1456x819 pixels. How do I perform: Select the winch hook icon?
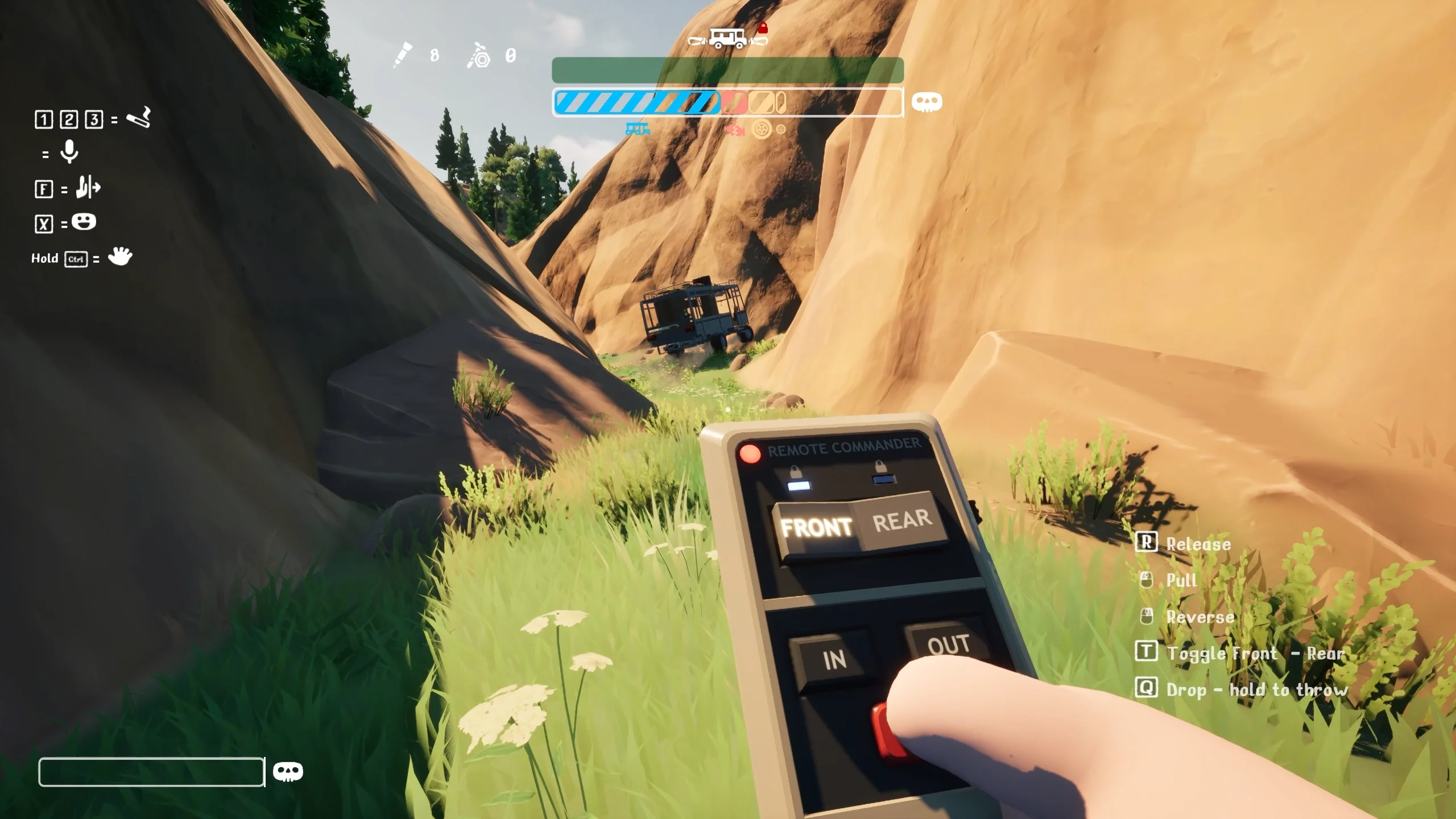(479, 56)
